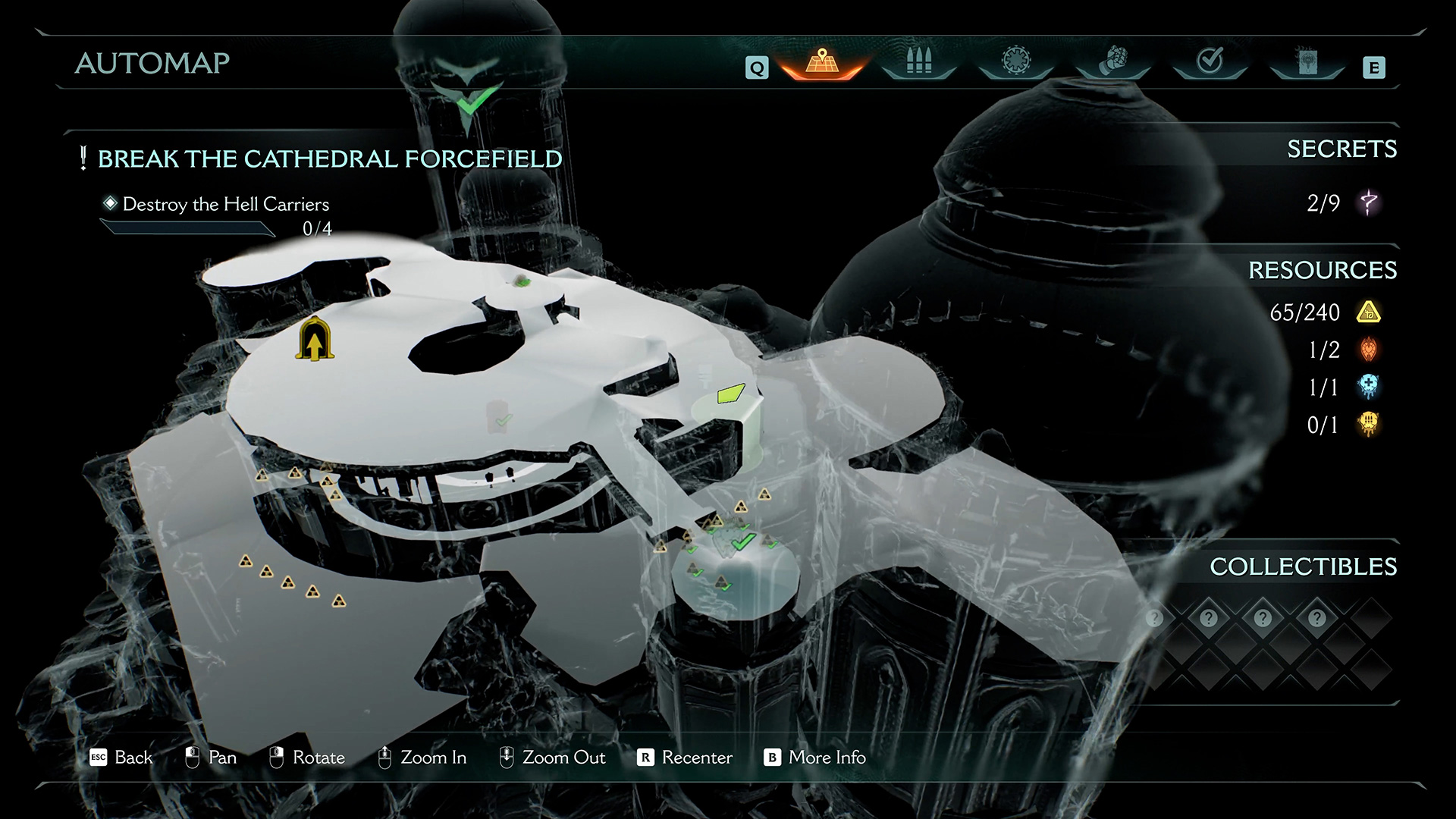Screen dimensions: 1456x819
Task: Open the circled checkmark tab
Action: [1210, 61]
